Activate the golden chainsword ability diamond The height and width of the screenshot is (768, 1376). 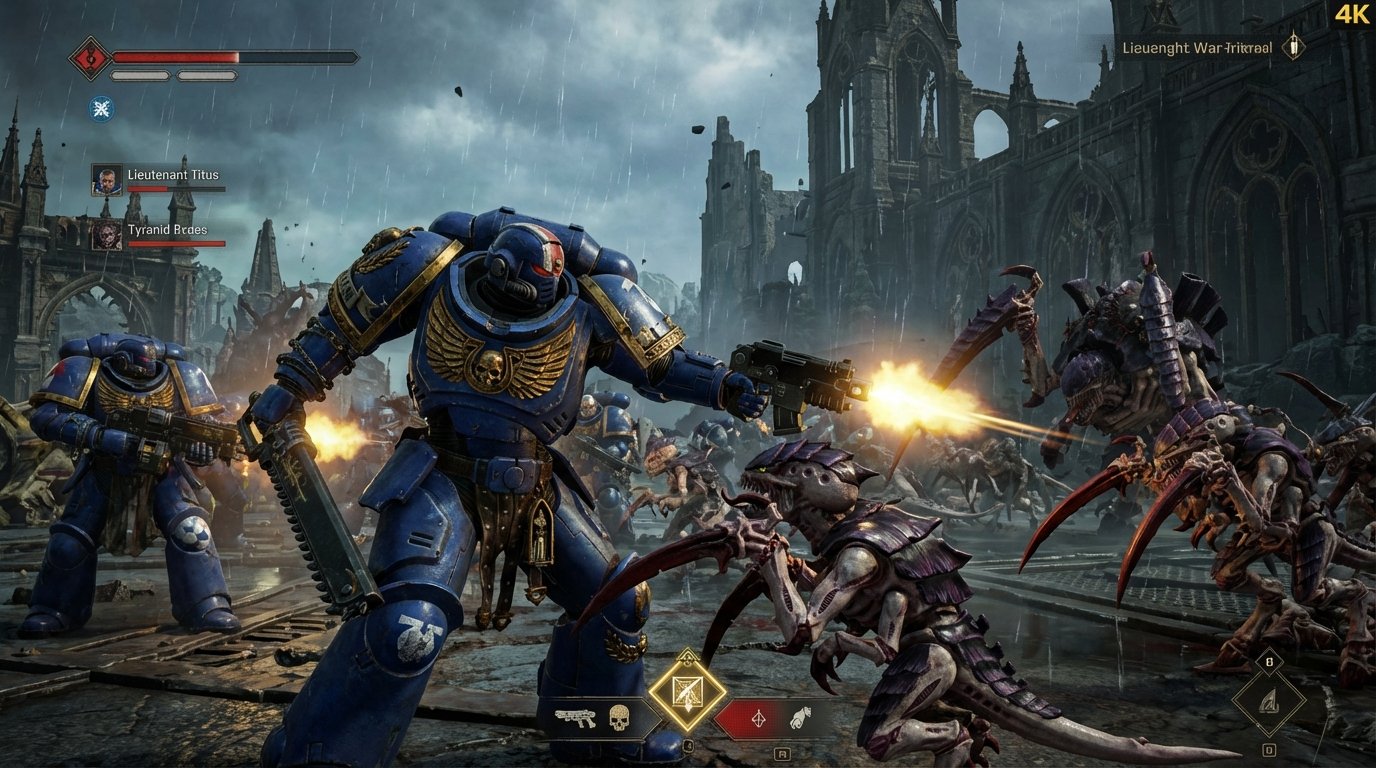coord(687,693)
